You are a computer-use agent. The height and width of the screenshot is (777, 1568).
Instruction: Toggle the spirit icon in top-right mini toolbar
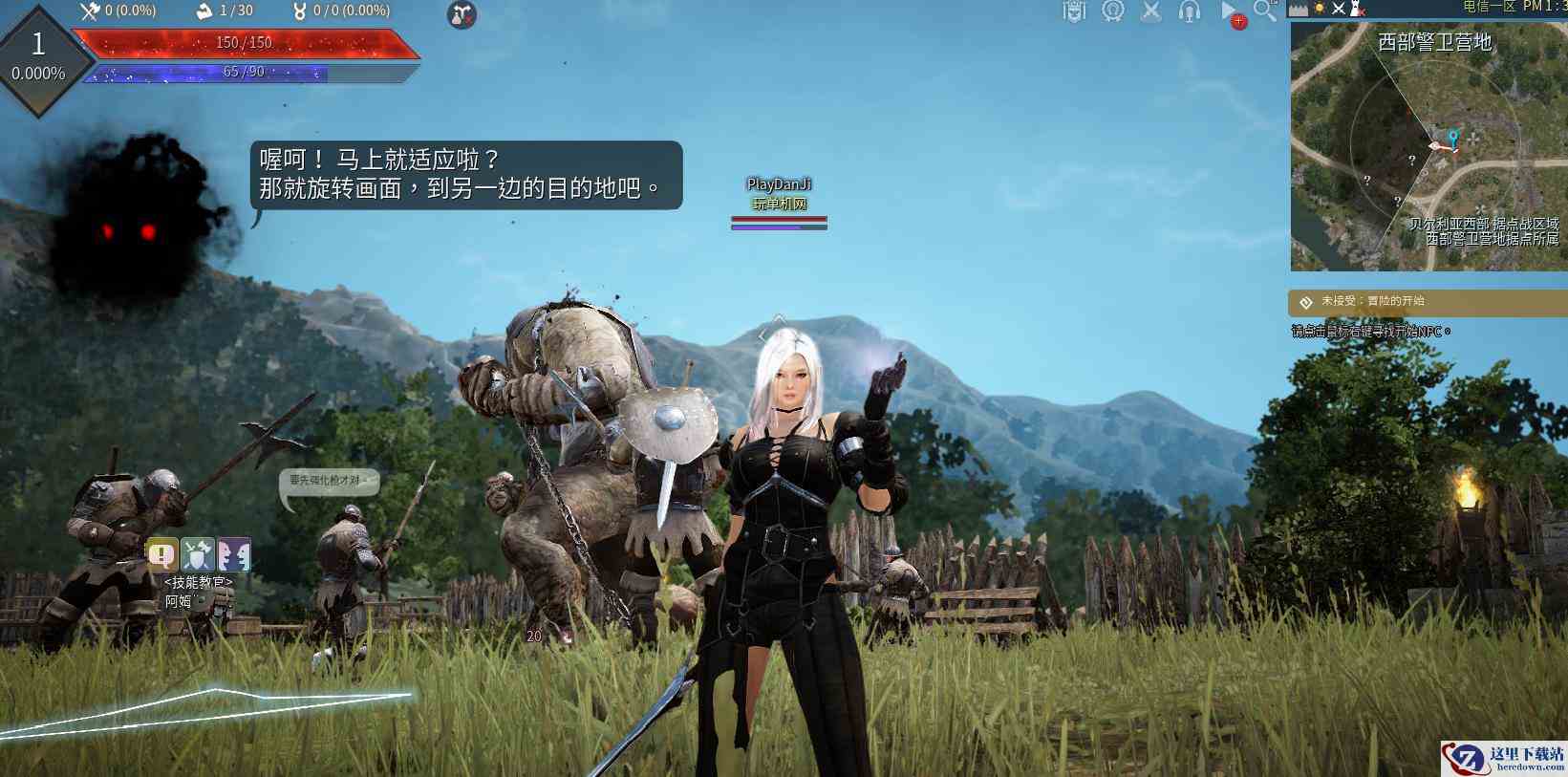(x=1357, y=9)
